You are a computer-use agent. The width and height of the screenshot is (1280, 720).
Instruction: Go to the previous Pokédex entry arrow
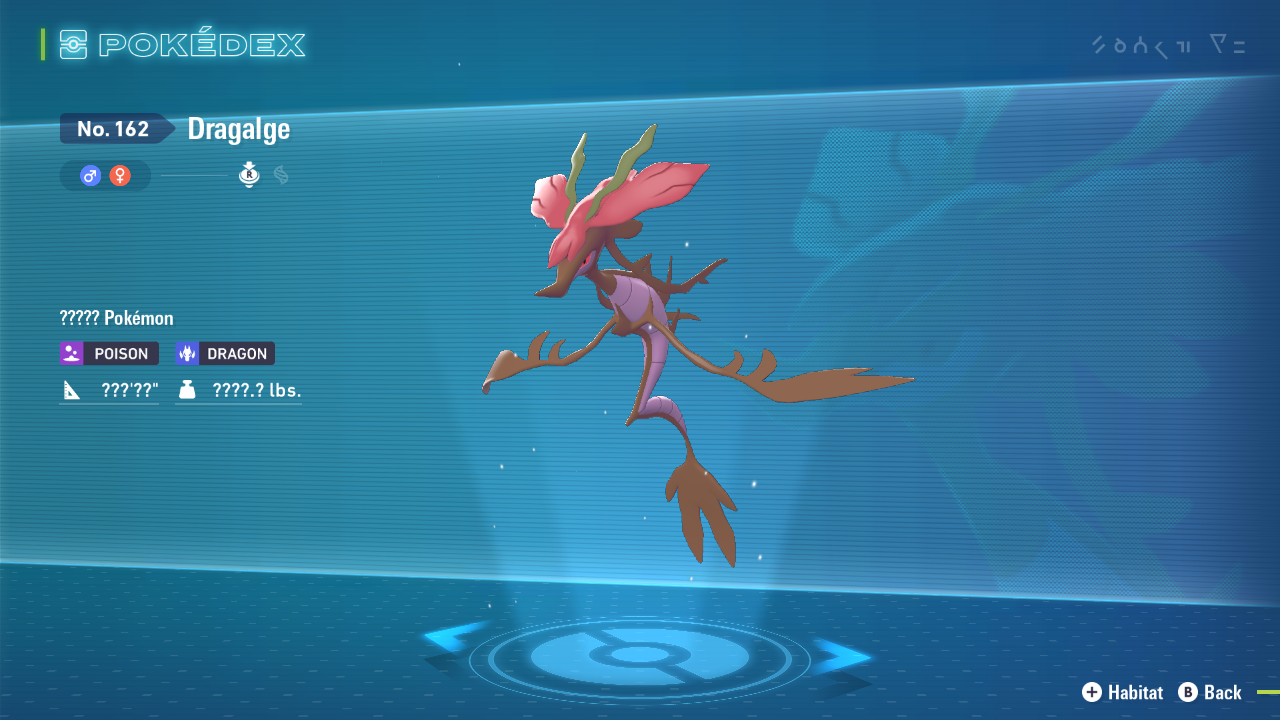453,640
